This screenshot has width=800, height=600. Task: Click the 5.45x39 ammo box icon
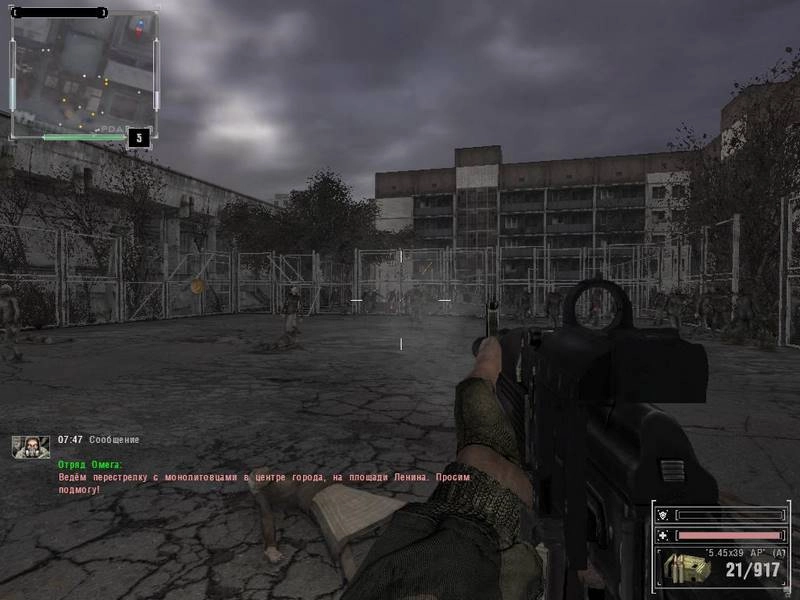[x=682, y=570]
